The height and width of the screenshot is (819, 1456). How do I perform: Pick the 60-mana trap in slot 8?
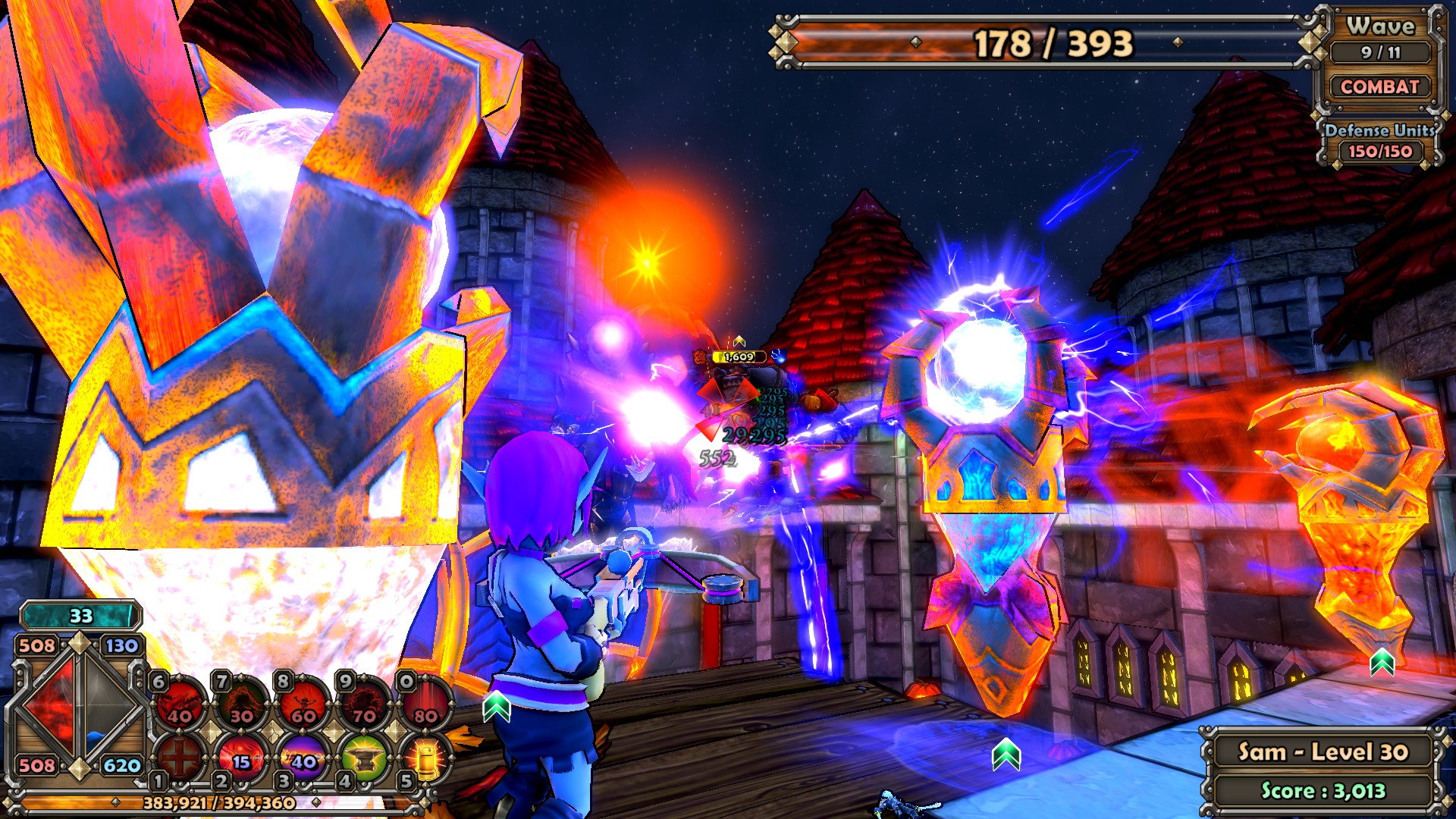(303, 703)
